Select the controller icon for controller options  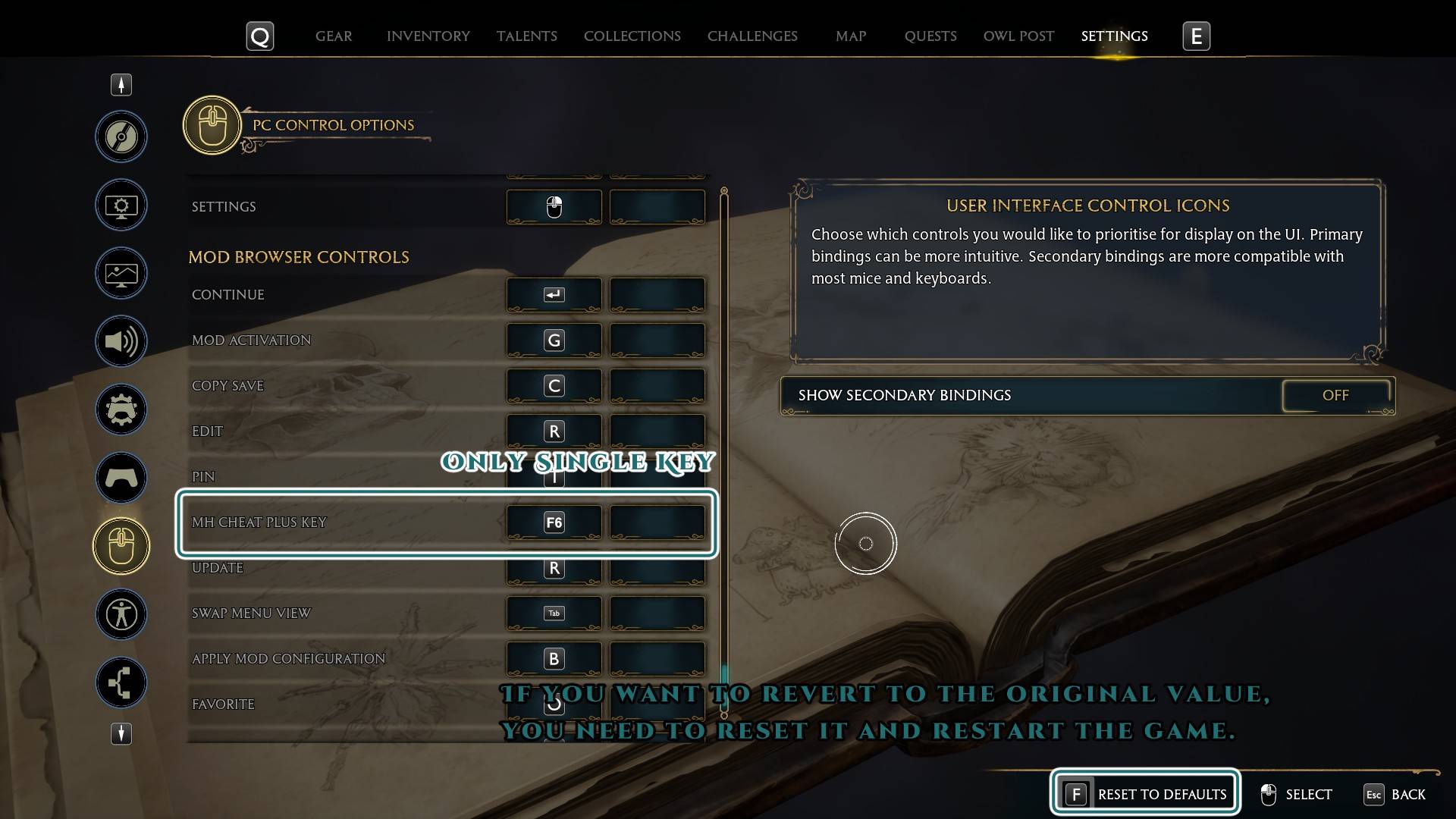121,478
